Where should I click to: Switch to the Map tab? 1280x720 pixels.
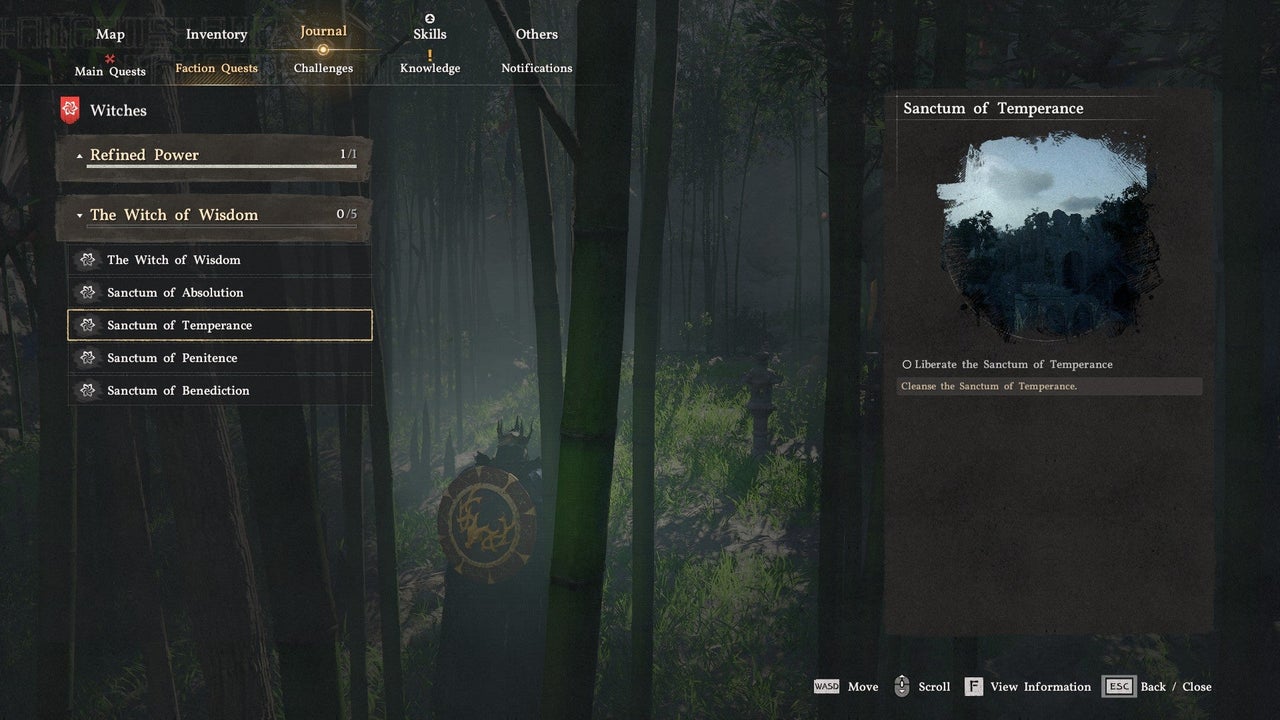[110, 34]
